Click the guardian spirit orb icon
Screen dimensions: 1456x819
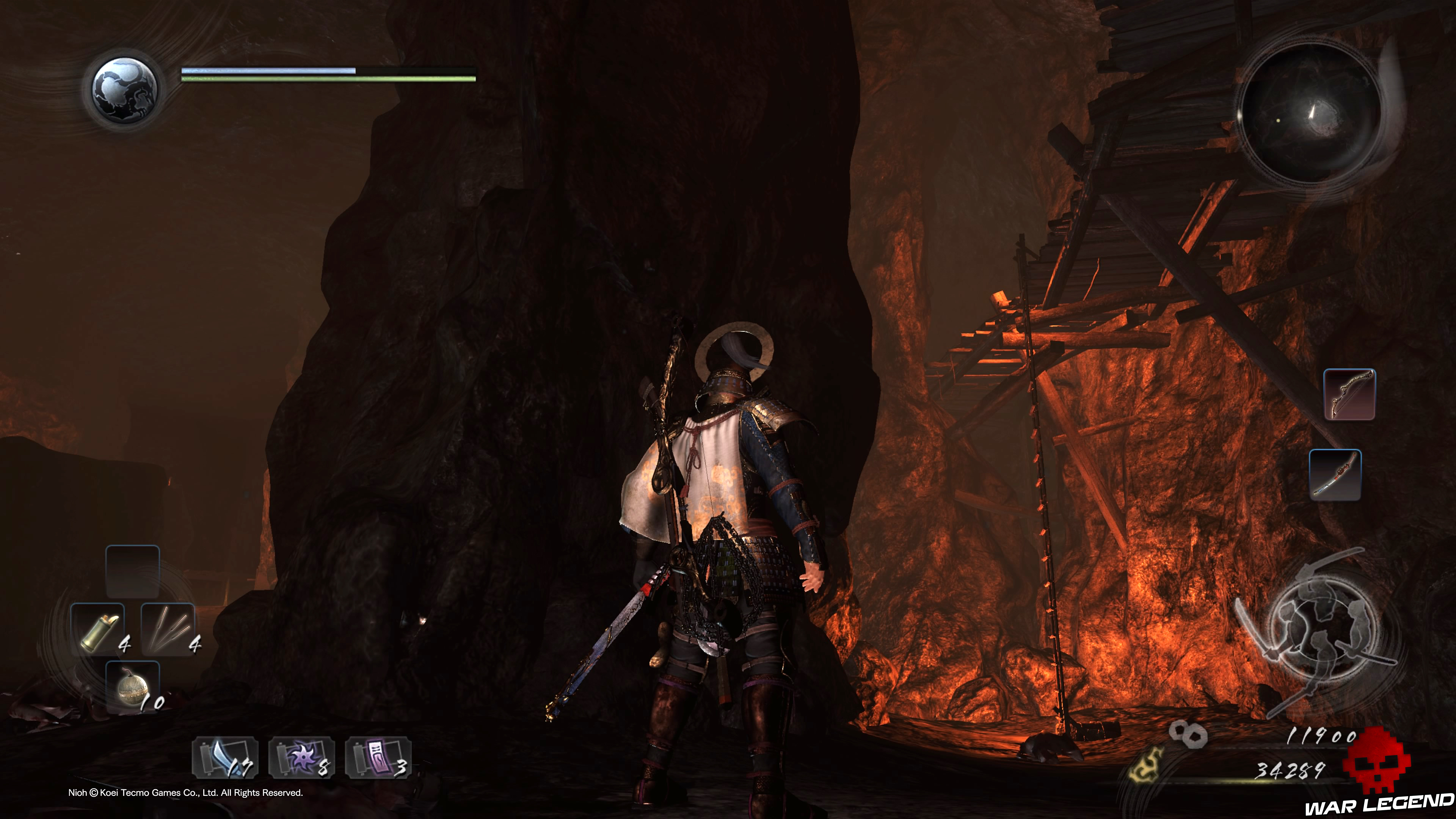pyautogui.click(x=124, y=91)
